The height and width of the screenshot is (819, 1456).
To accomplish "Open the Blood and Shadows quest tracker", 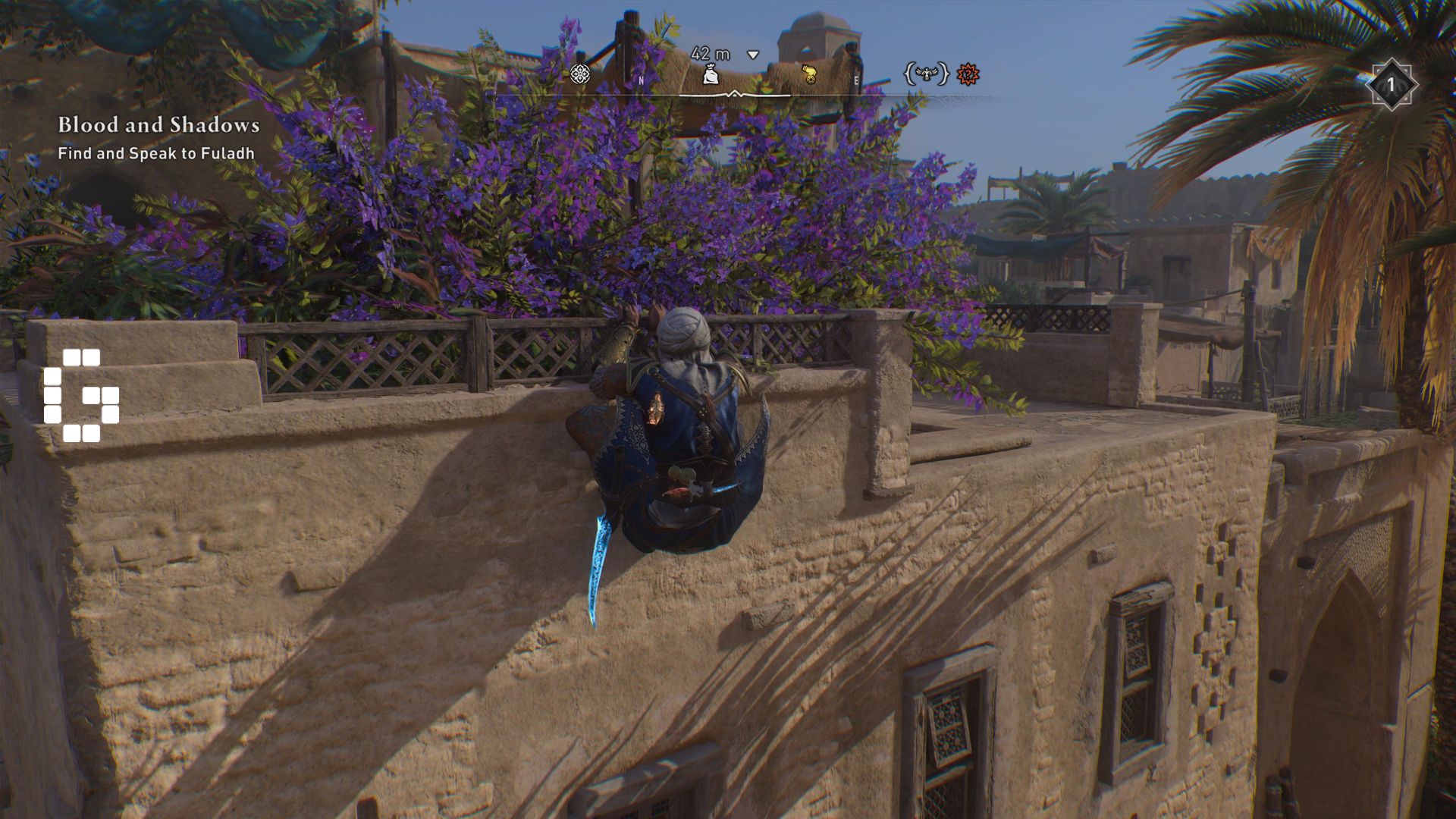I will 158,125.
